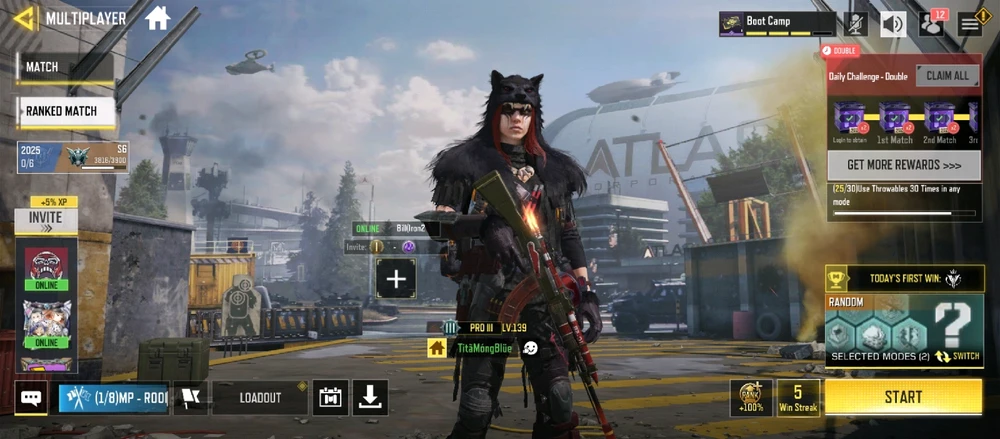Toggle the muted microphone

(x=856, y=23)
